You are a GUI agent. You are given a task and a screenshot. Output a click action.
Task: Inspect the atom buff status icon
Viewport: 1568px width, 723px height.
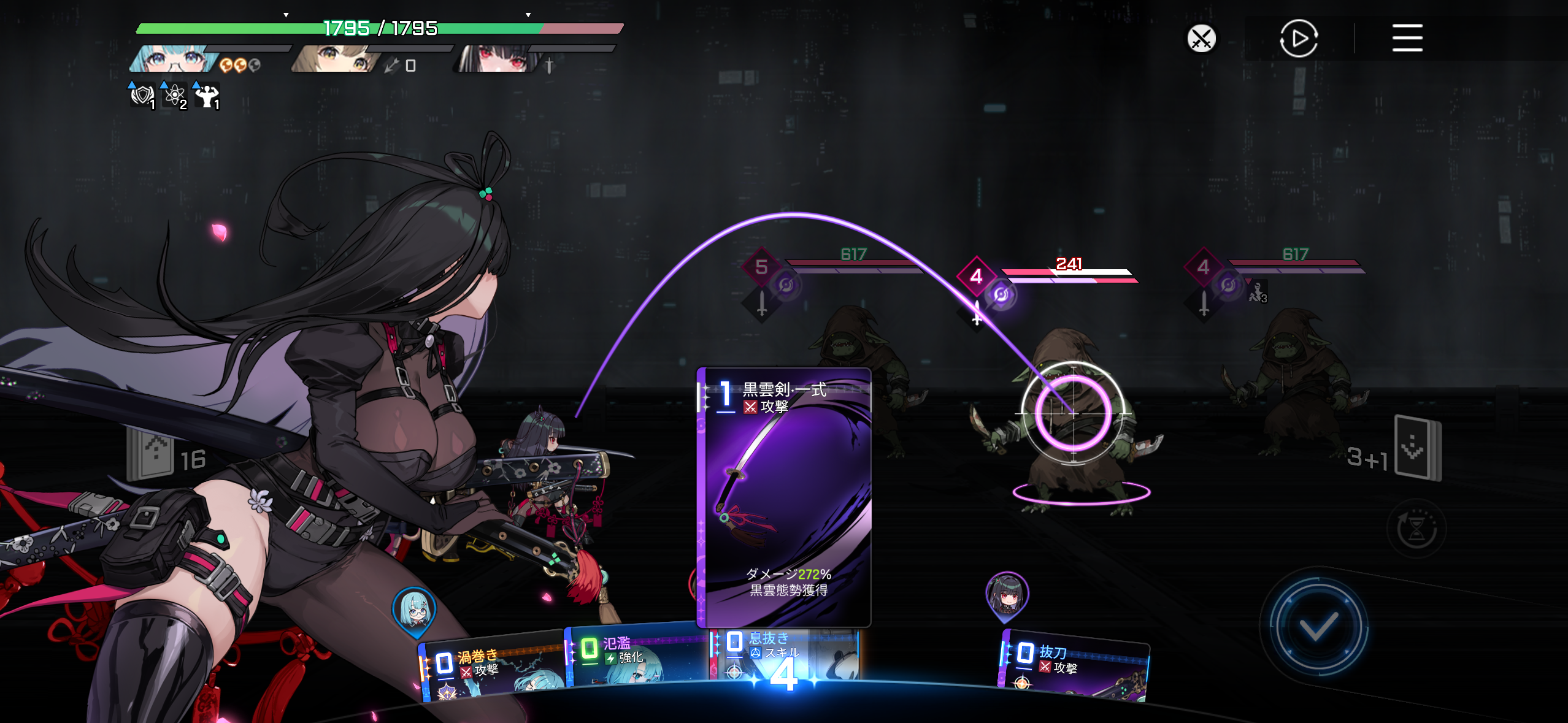(x=175, y=96)
